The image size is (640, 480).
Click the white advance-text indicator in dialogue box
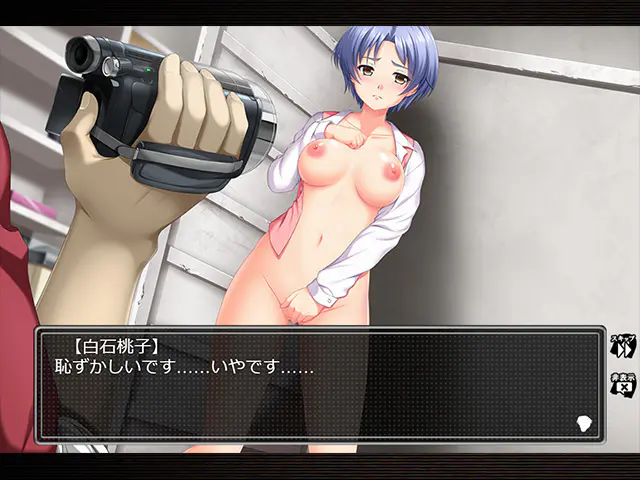tap(584, 423)
